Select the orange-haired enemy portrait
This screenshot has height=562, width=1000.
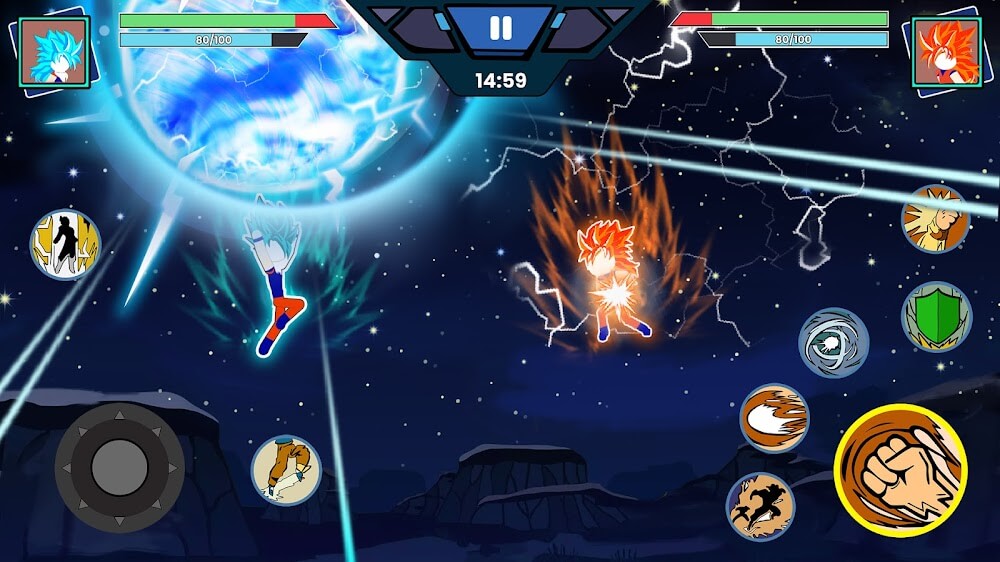pos(946,52)
